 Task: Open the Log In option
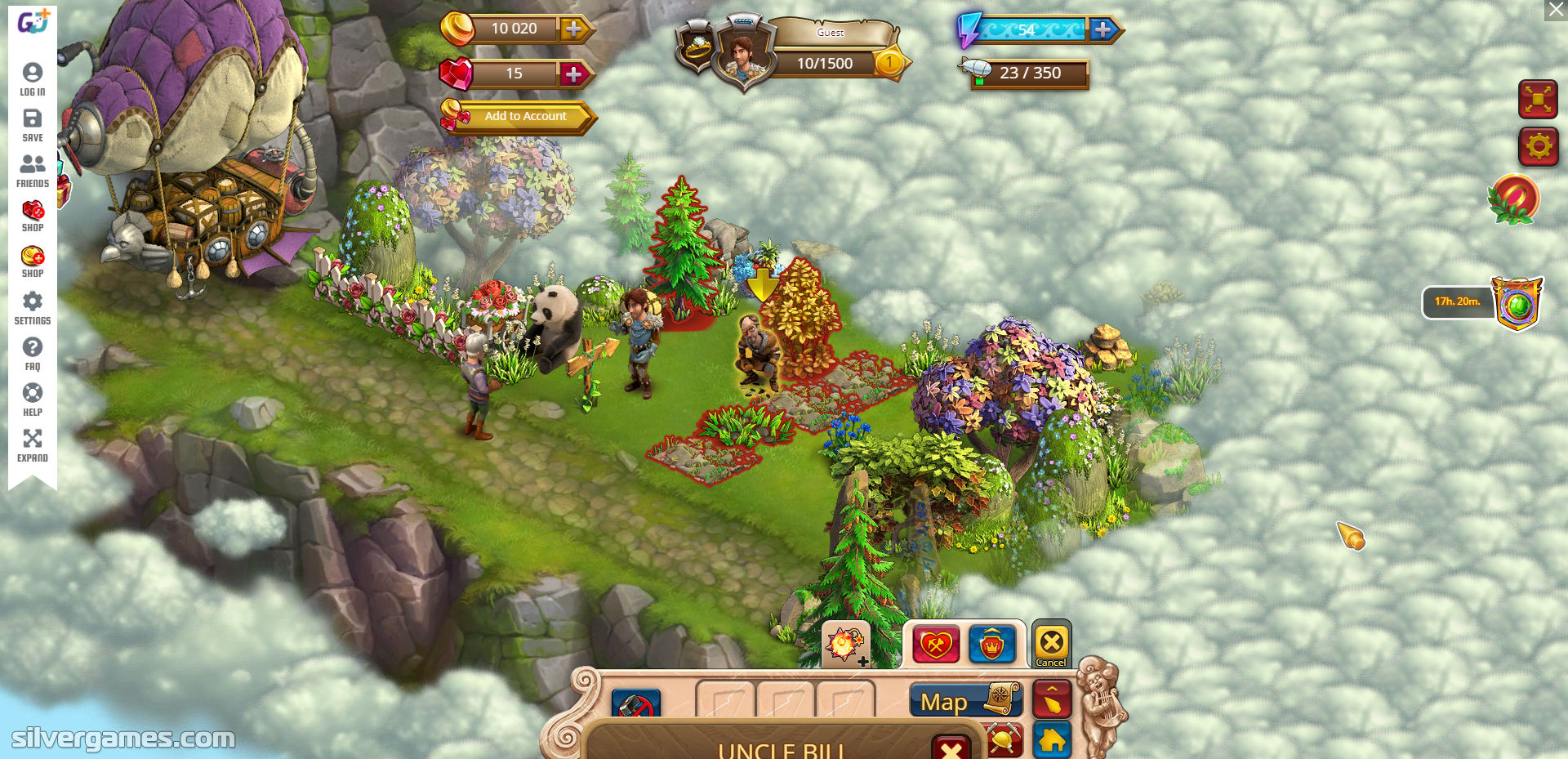tap(33, 79)
